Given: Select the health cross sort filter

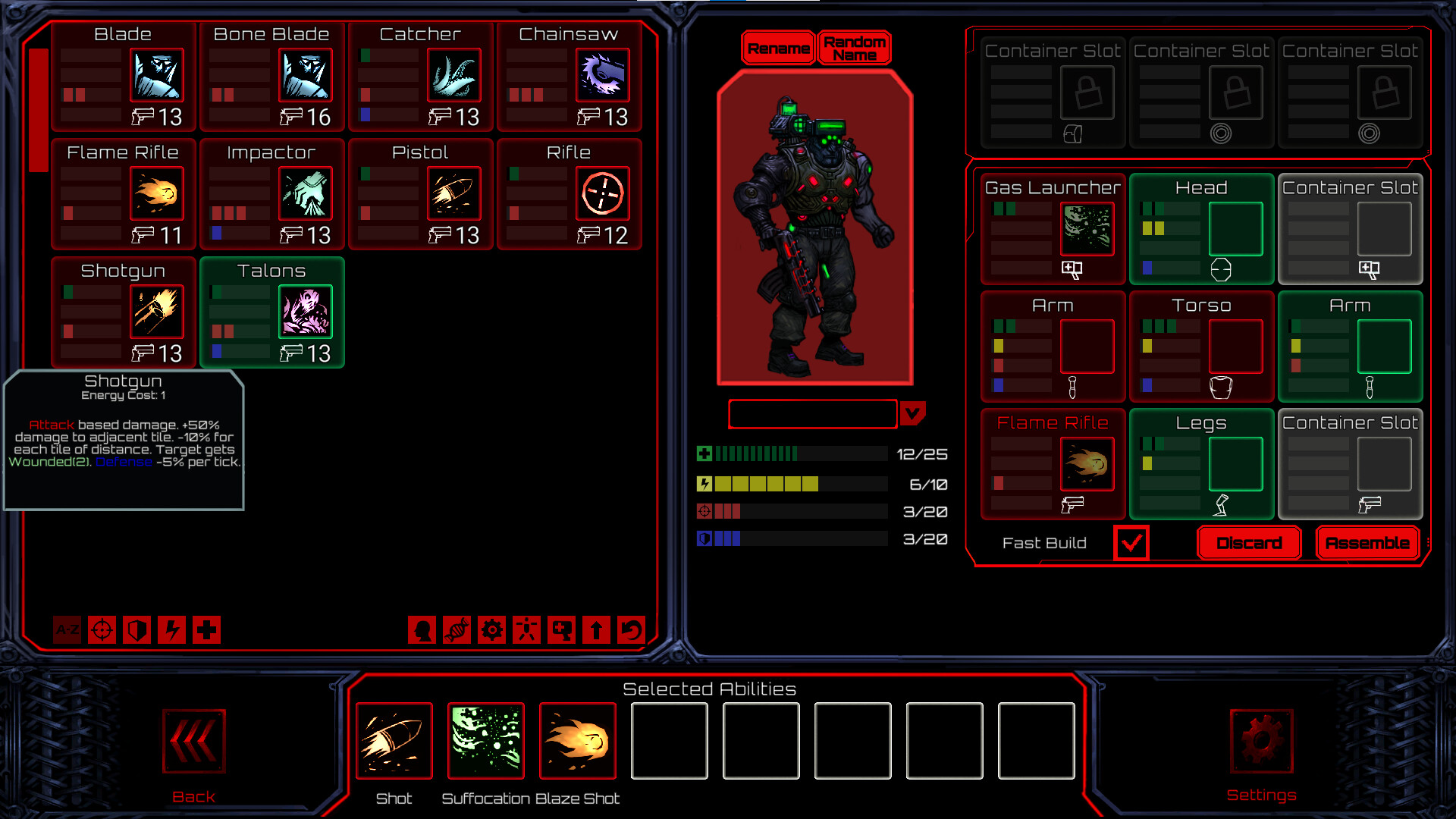Looking at the screenshot, I should [206, 630].
